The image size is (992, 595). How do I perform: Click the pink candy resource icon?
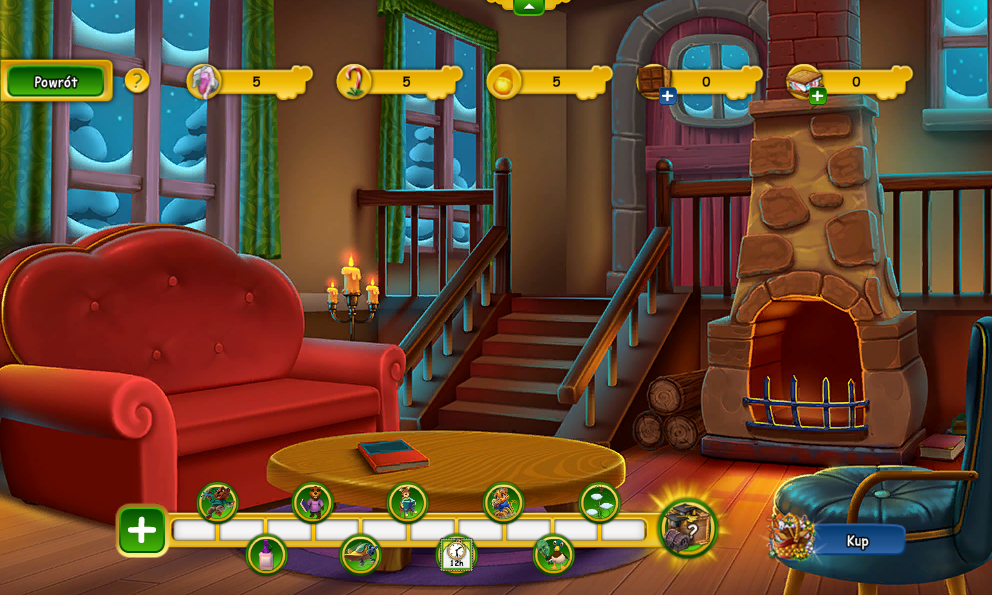coord(203,81)
